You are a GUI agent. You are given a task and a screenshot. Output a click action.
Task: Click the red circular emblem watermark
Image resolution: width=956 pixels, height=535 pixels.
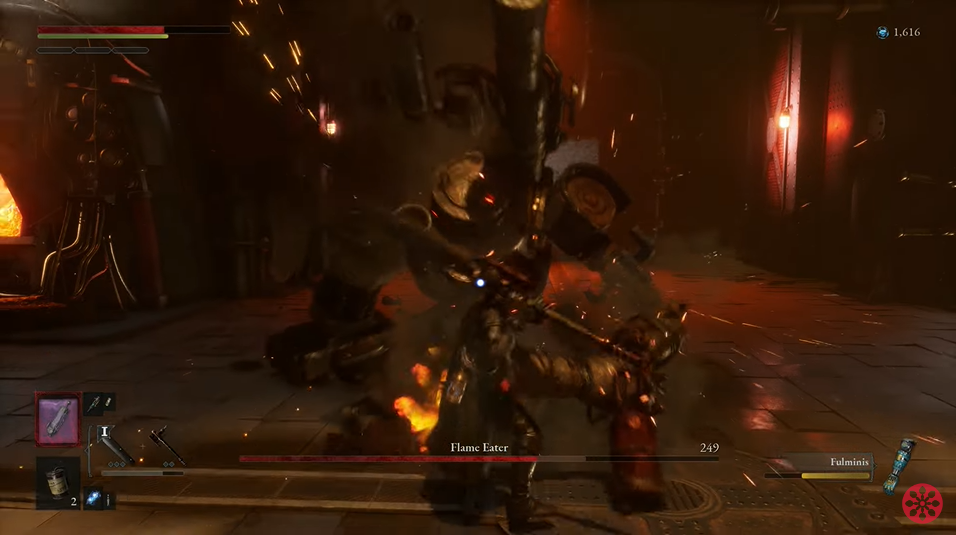tap(922, 502)
